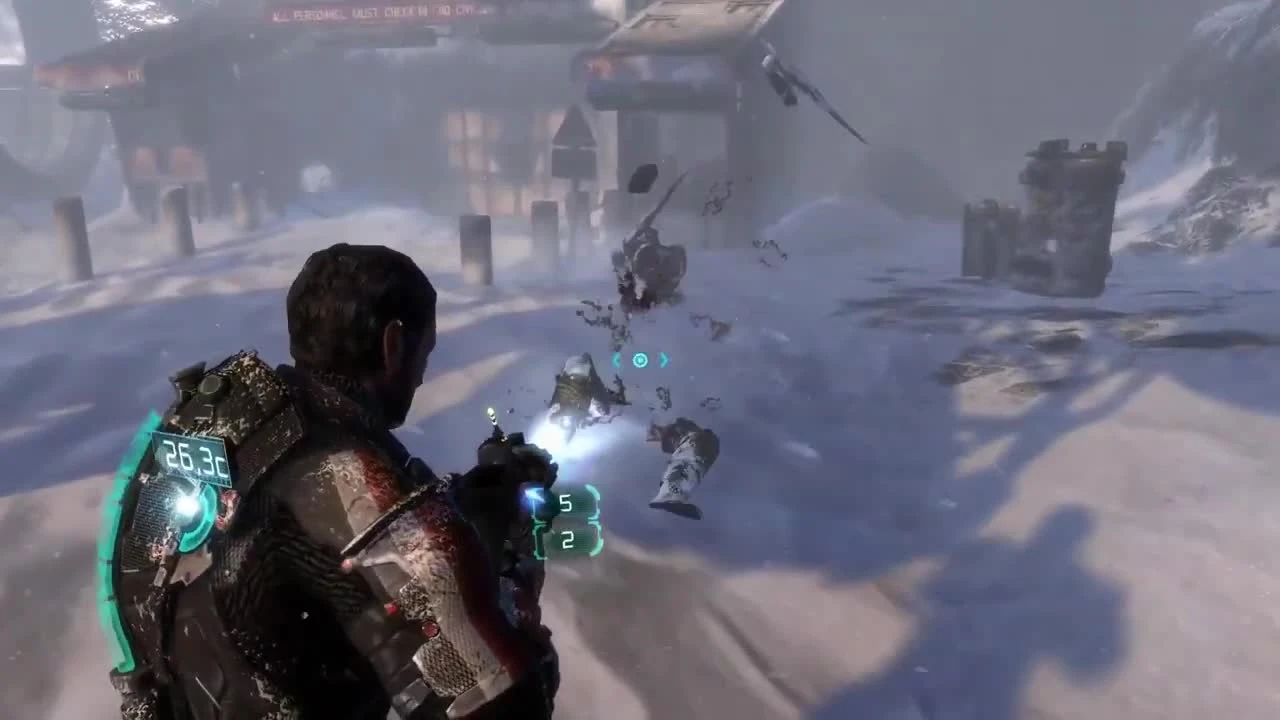Click the crosshair reticle dot
Viewport: 1280px width, 720px height.
(x=639, y=360)
